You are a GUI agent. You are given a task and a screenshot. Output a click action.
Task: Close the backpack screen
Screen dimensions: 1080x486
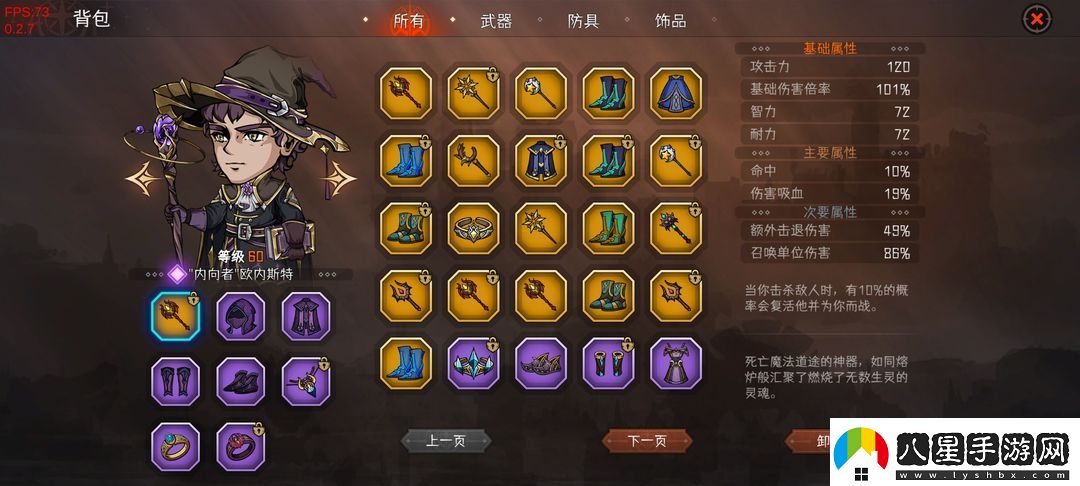point(1037,19)
